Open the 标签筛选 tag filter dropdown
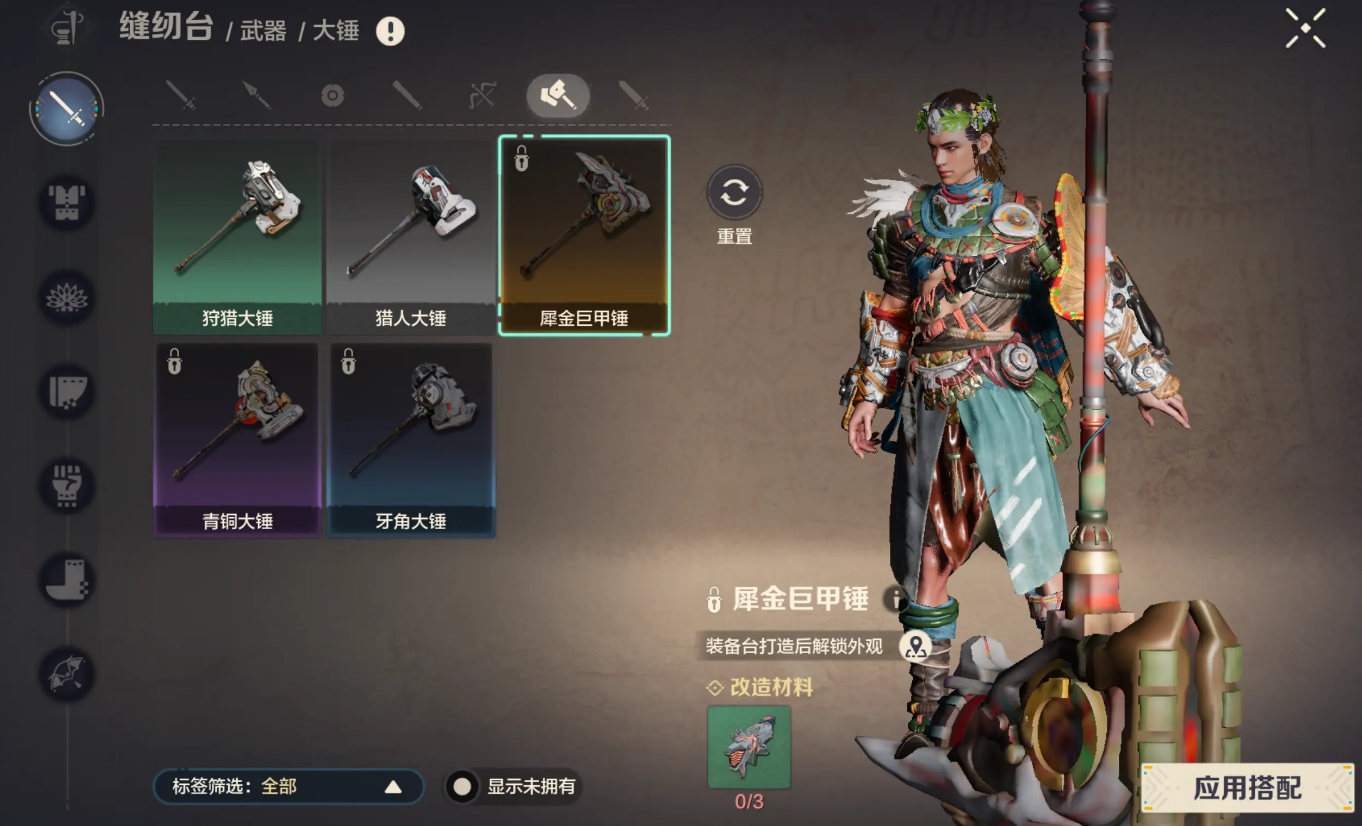Screen dimensions: 1362x826 coord(288,787)
